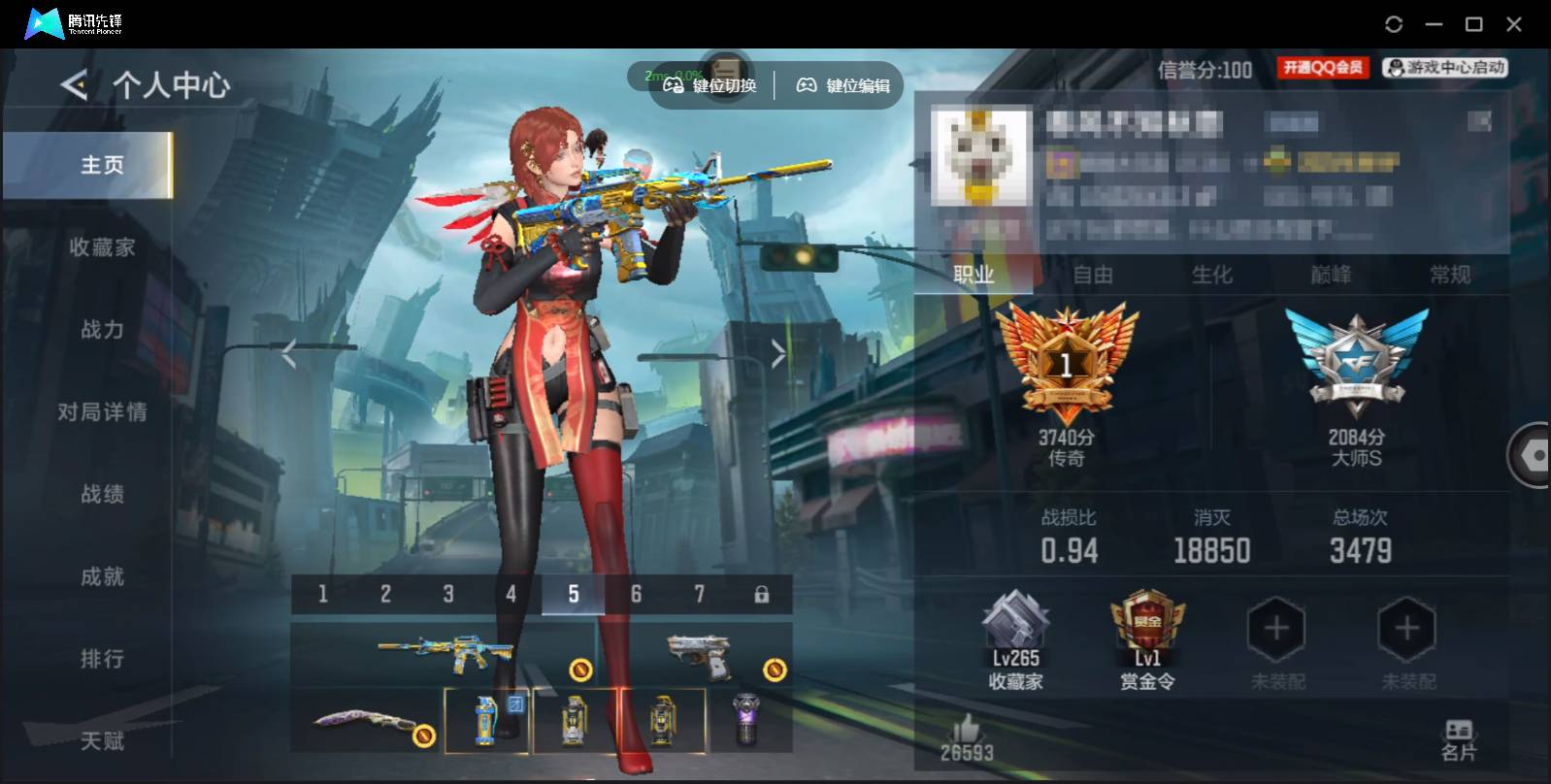Click the player avatar thumbnail

point(982,155)
